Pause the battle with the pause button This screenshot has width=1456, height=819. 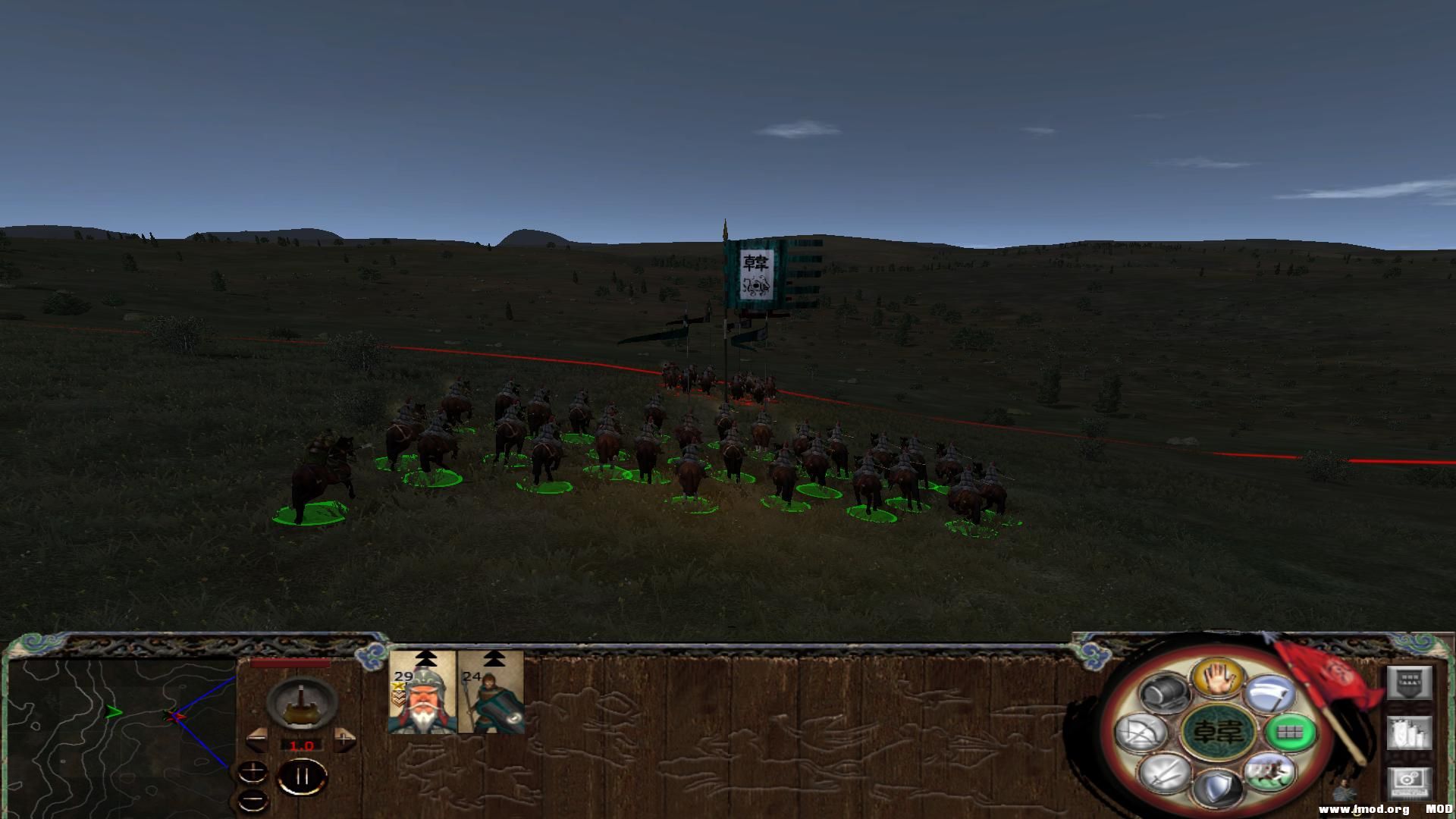coord(301,777)
